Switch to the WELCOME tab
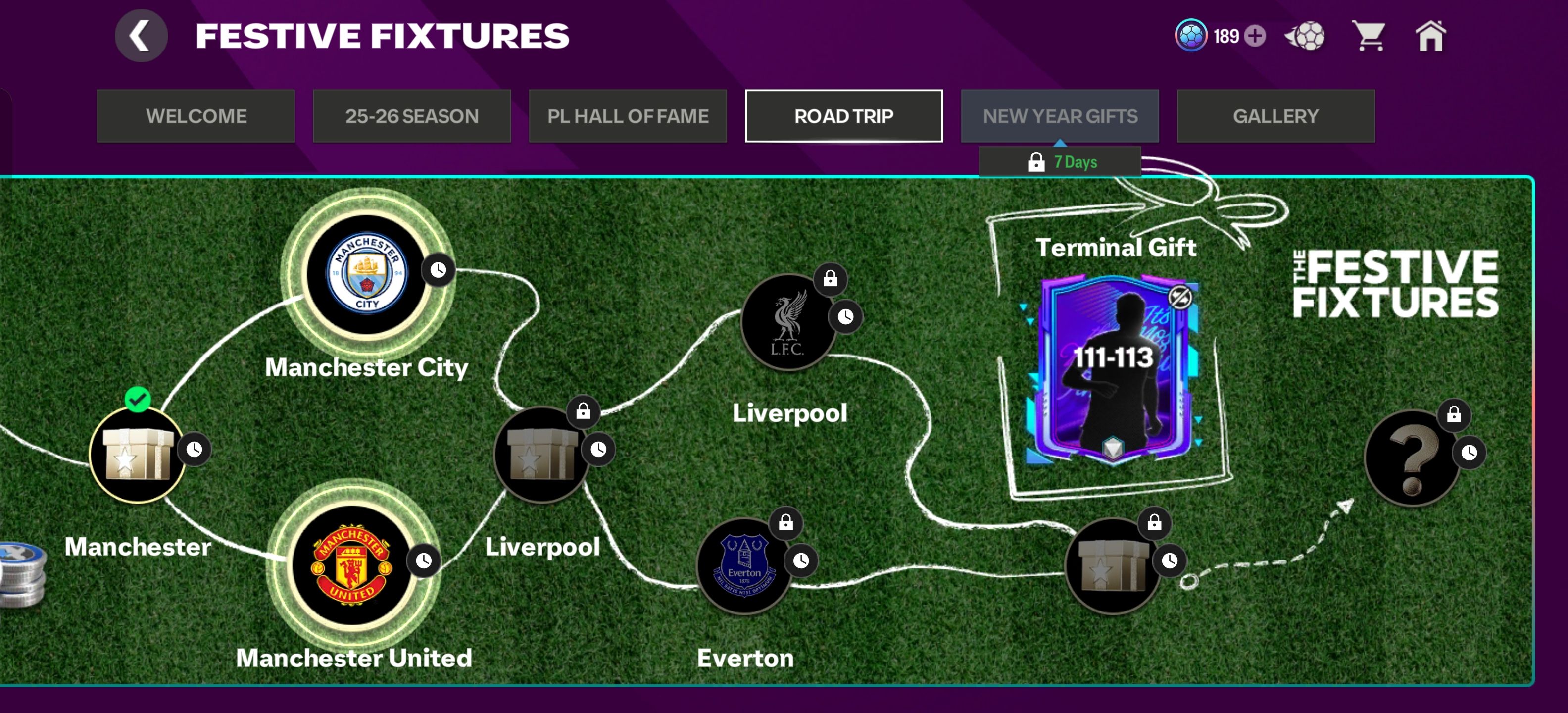Screen dimensions: 1568x713 pos(196,116)
